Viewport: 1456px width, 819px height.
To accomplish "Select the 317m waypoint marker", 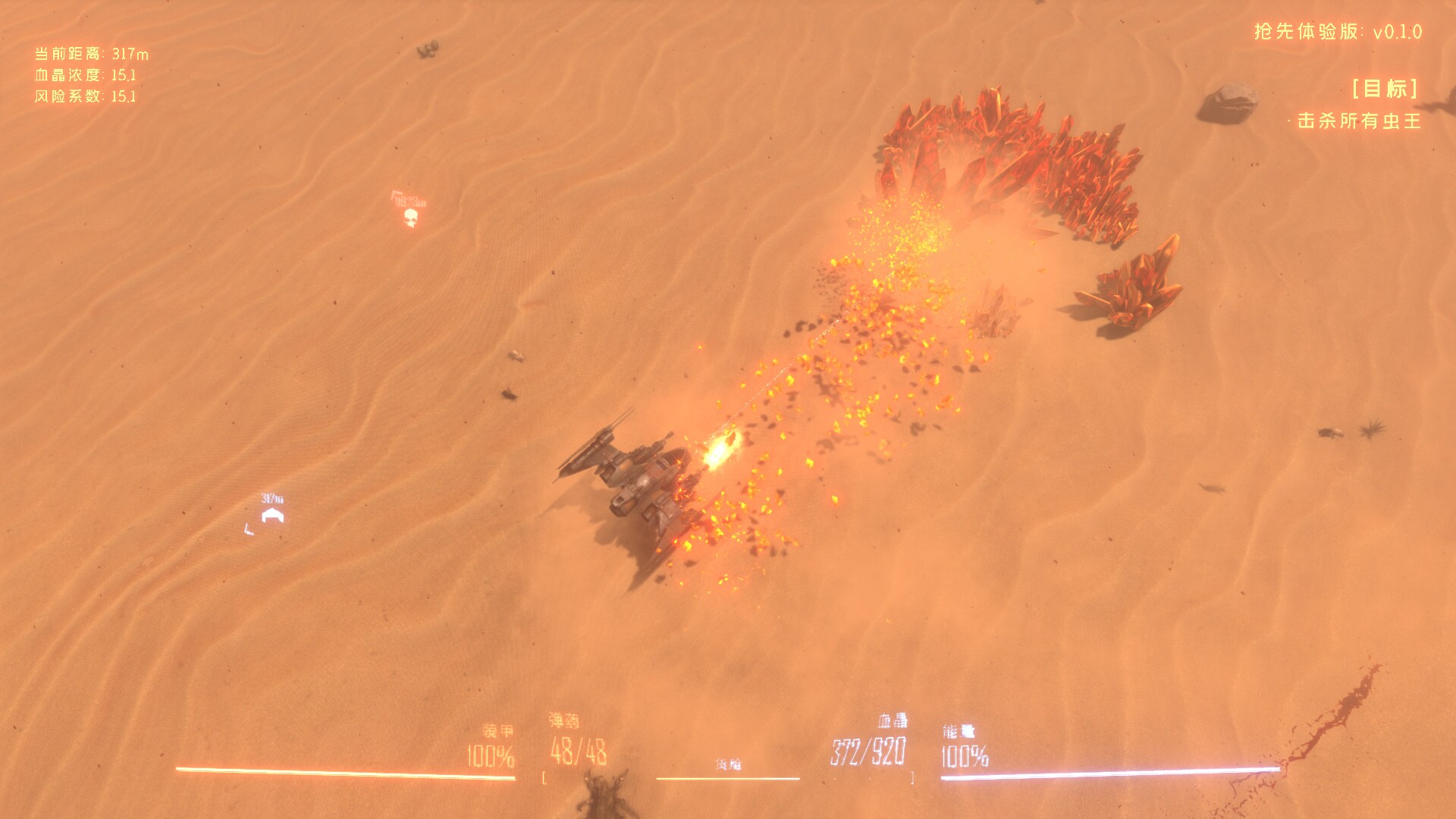I will (271, 513).
